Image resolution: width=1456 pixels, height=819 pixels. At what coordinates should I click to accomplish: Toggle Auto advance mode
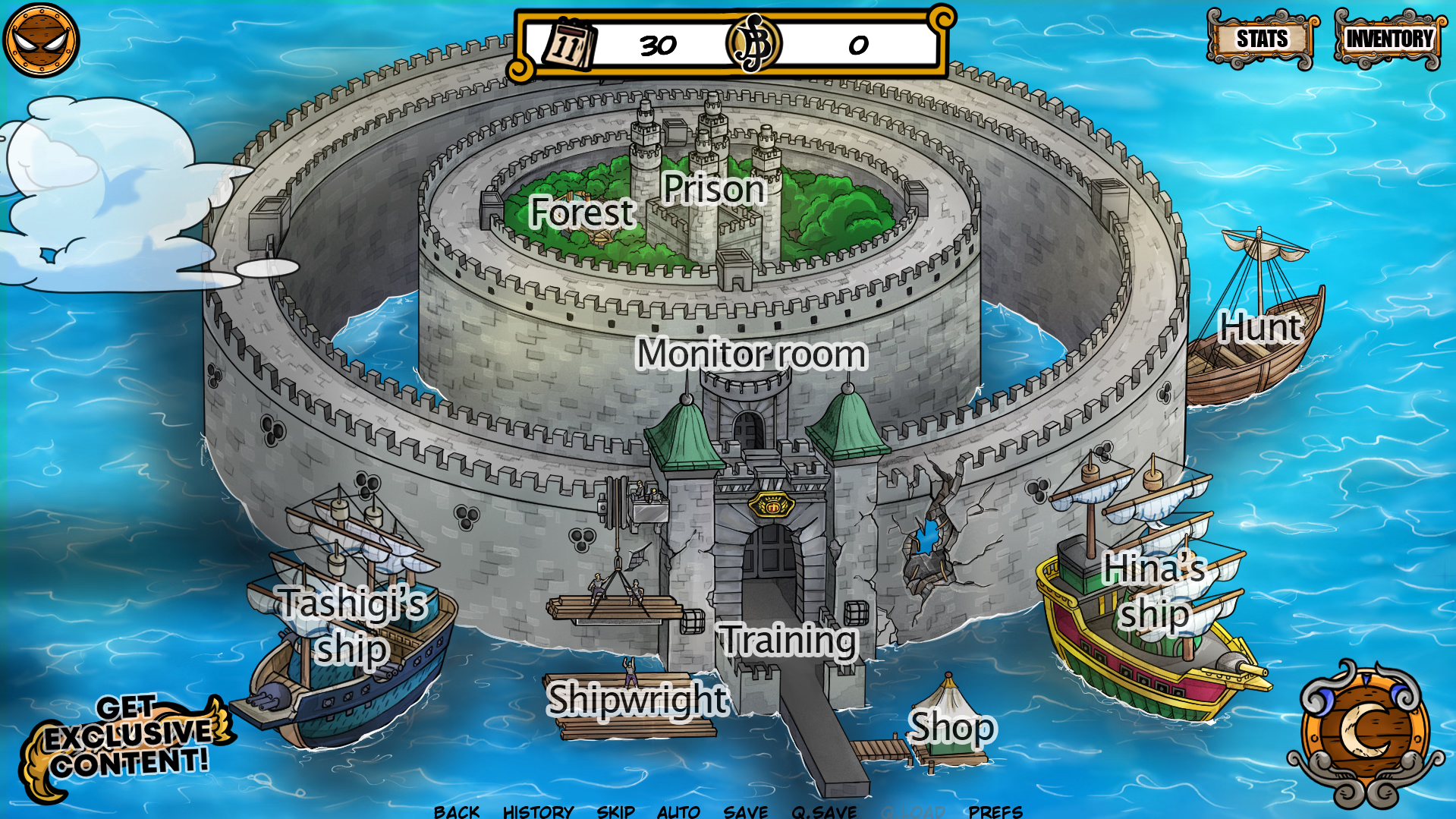[x=678, y=811]
